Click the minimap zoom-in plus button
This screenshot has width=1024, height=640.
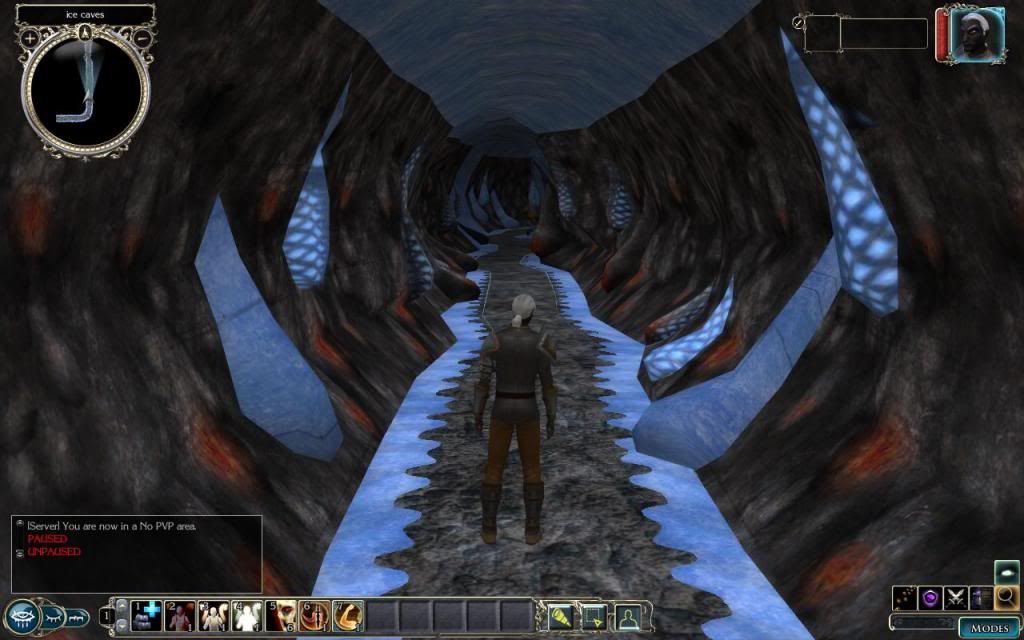point(30,38)
